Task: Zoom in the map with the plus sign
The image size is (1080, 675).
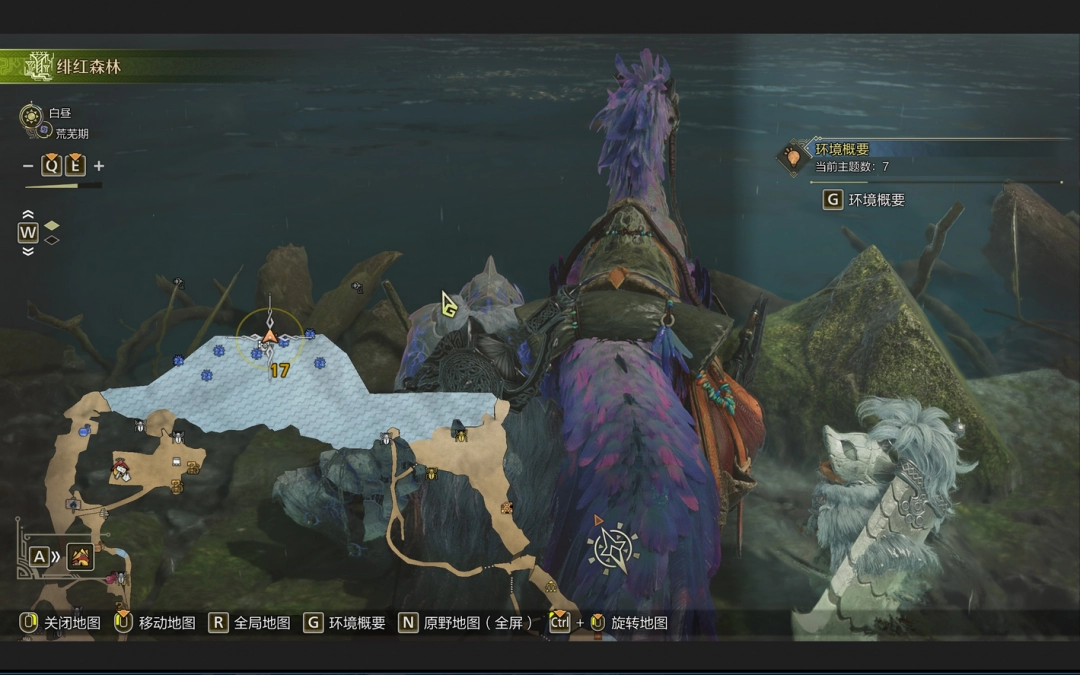Action: tap(99, 166)
